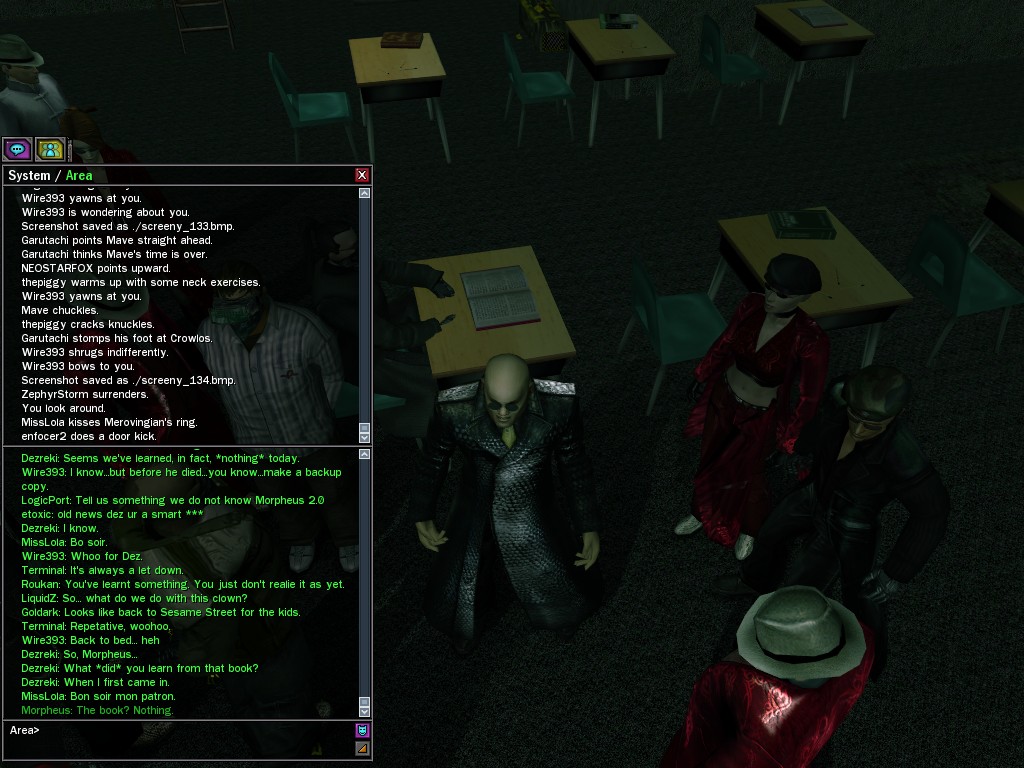1024x768 pixels.
Task: Select the System channel label in chat title
Action: point(29,176)
